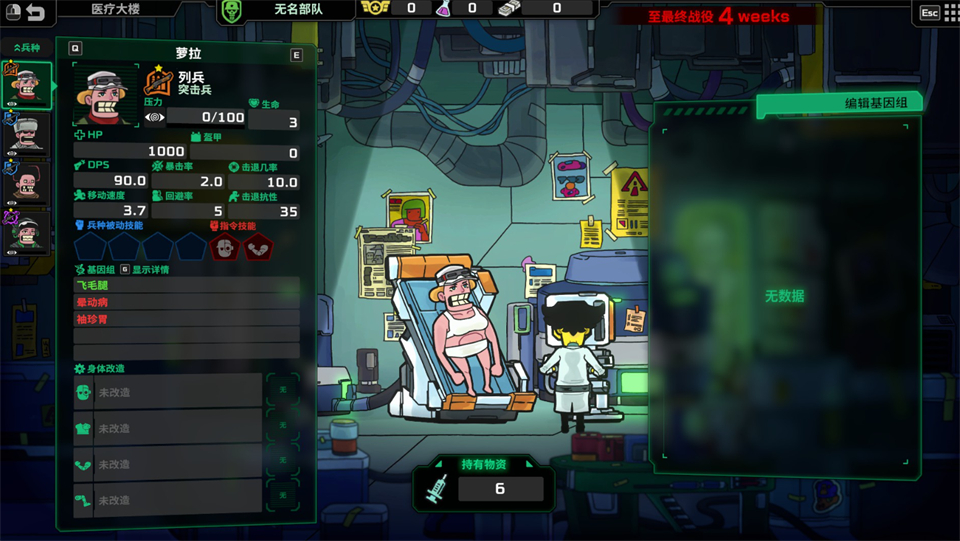Pick the purple-badged soldier with green headphones
The width and height of the screenshot is (960, 541).
coord(28,230)
